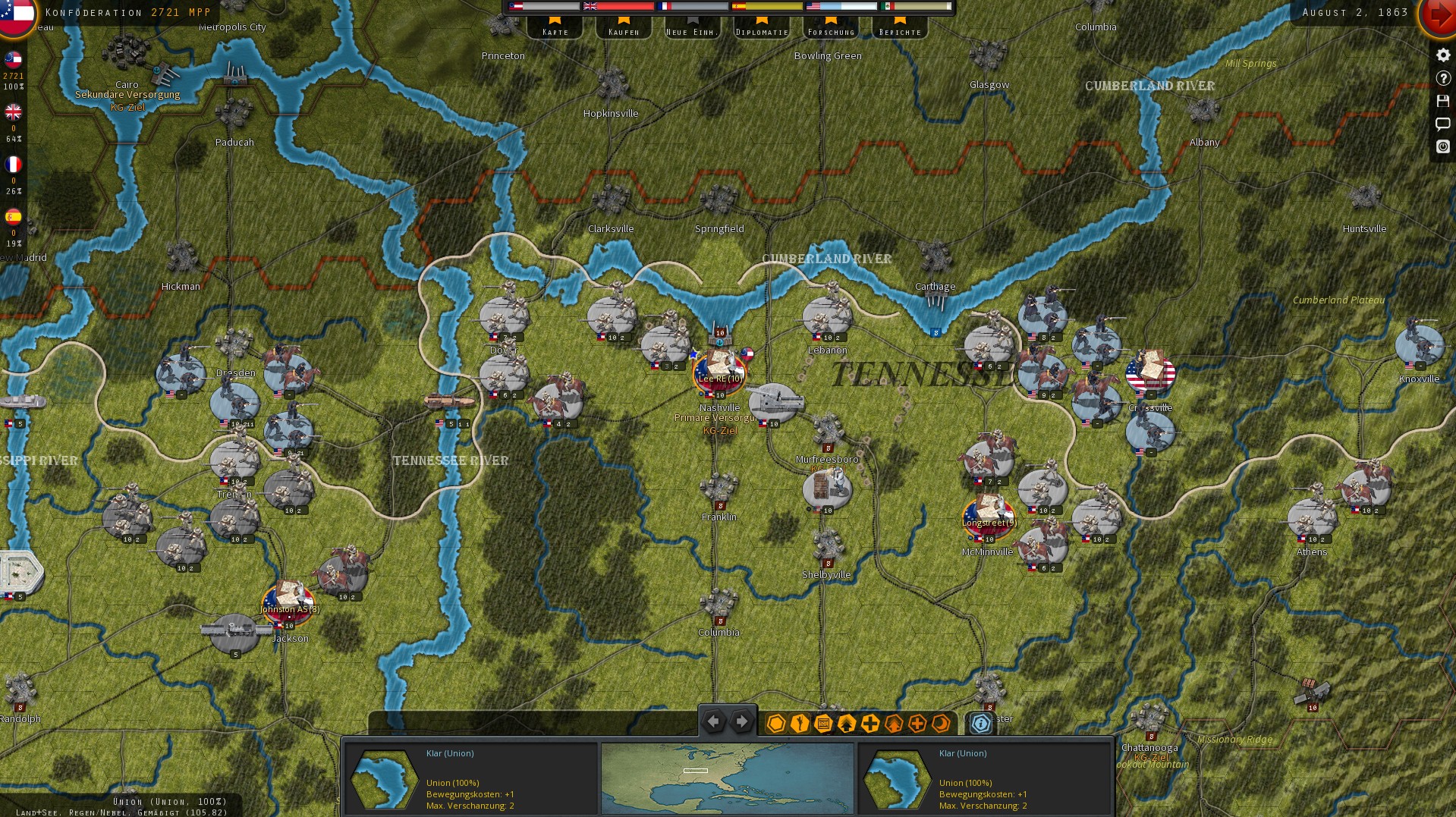Toggle the unit sprites display icon
1456x817 pixels.
point(799,724)
